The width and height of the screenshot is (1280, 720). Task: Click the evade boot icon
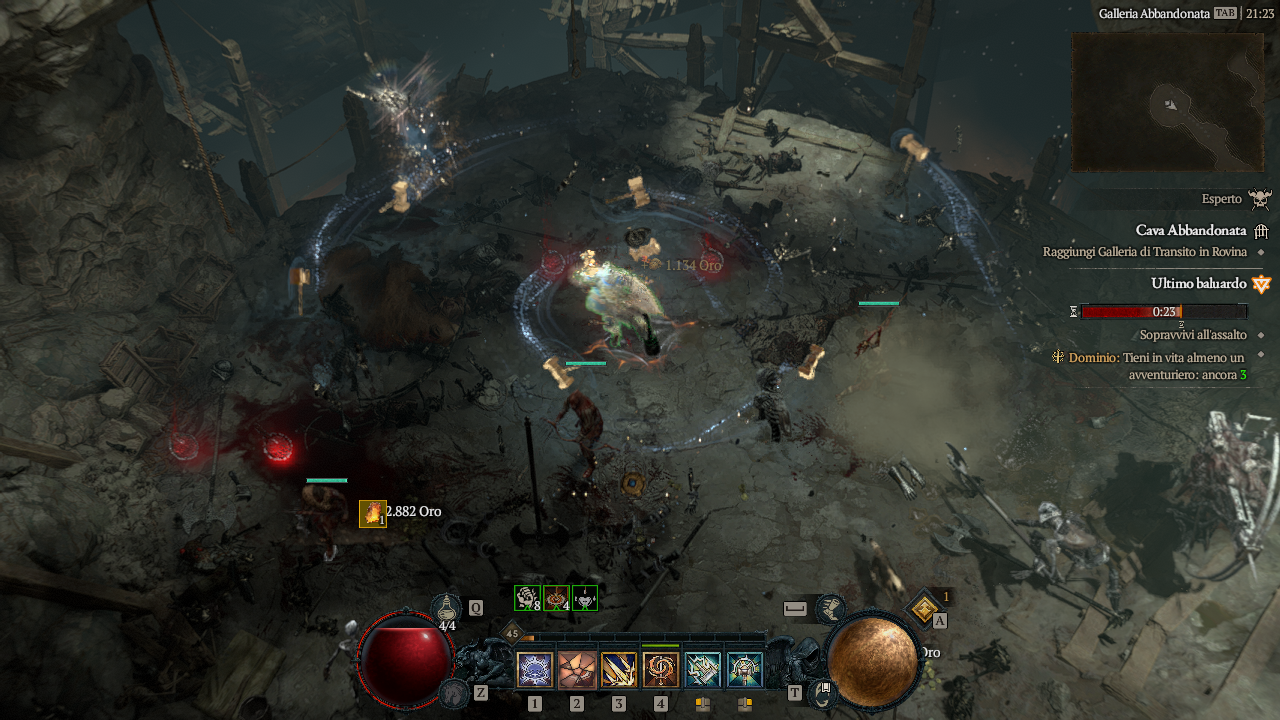pos(829,608)
